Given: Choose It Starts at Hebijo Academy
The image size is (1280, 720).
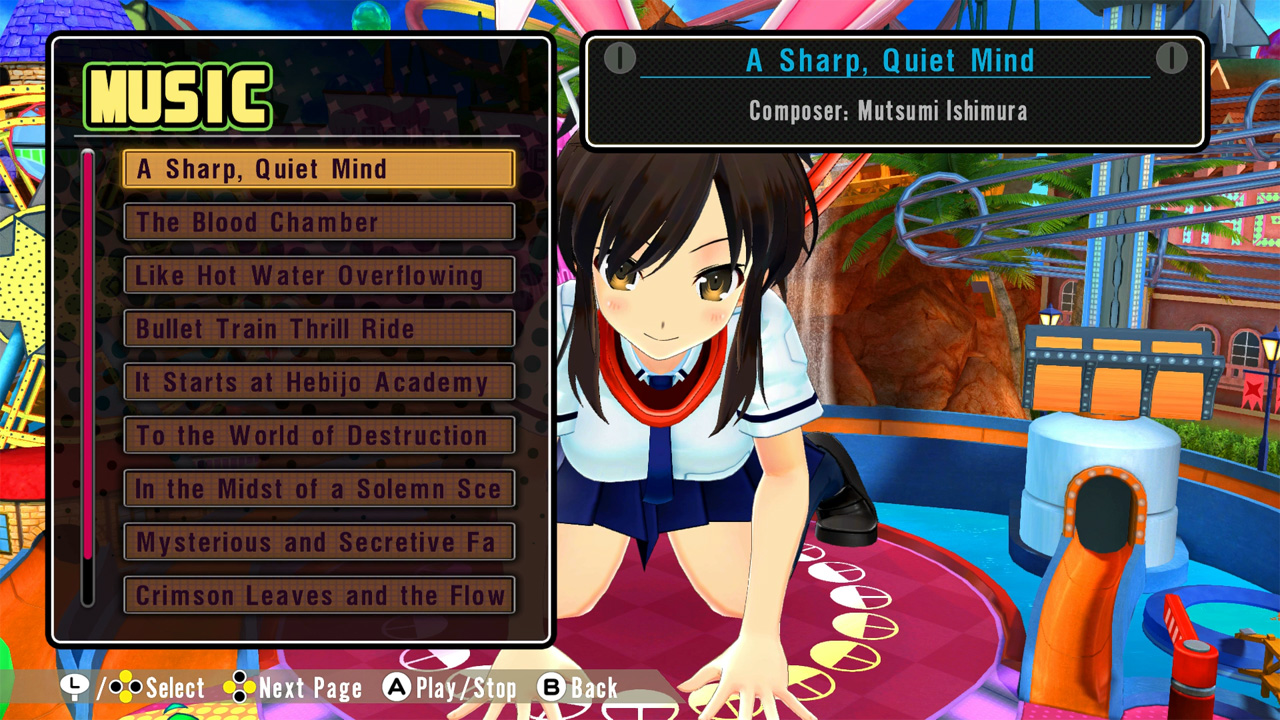Looking at the screenshot, I should coord(318,382).
